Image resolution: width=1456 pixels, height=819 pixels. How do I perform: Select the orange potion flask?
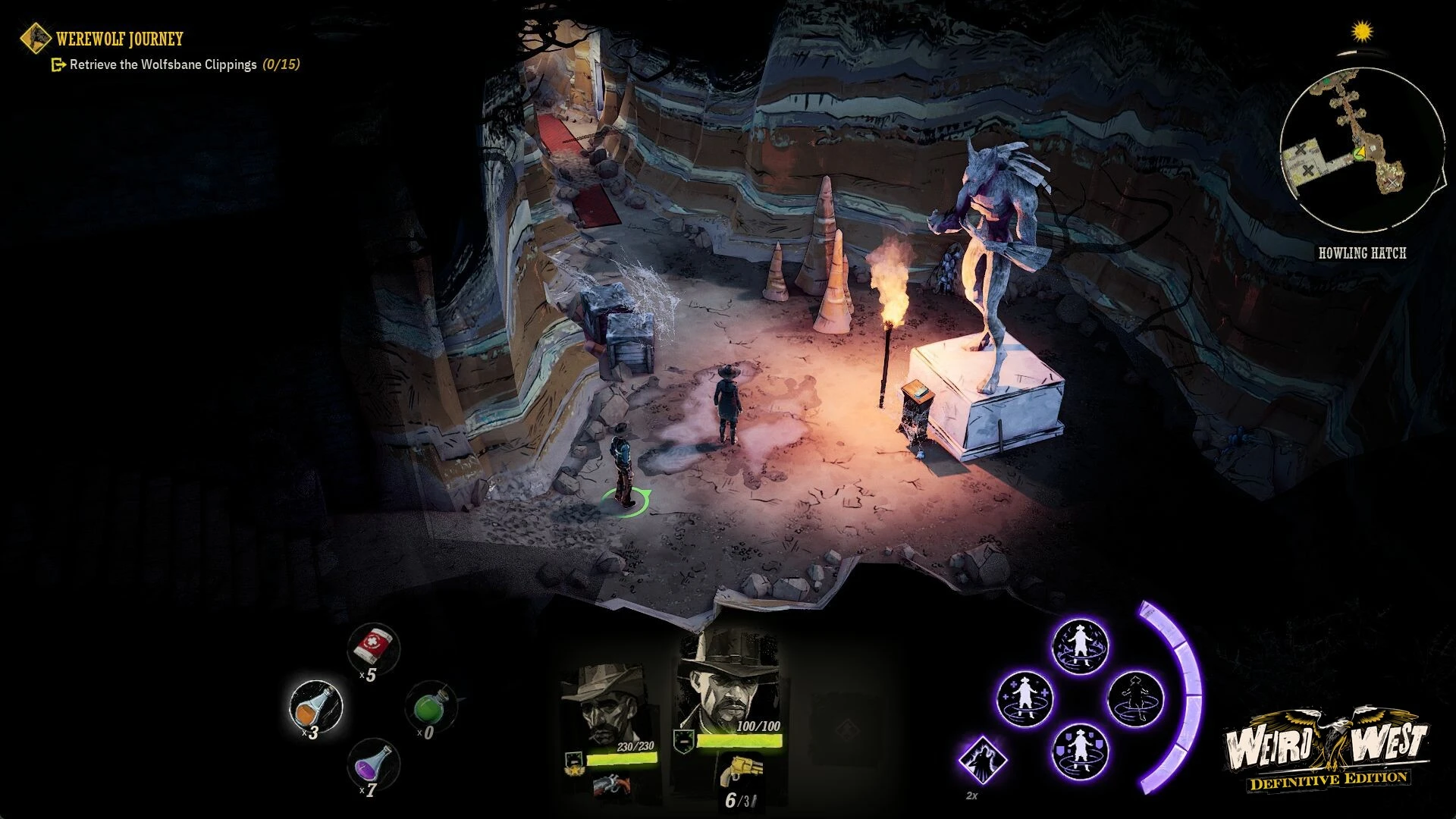point(316,706)
